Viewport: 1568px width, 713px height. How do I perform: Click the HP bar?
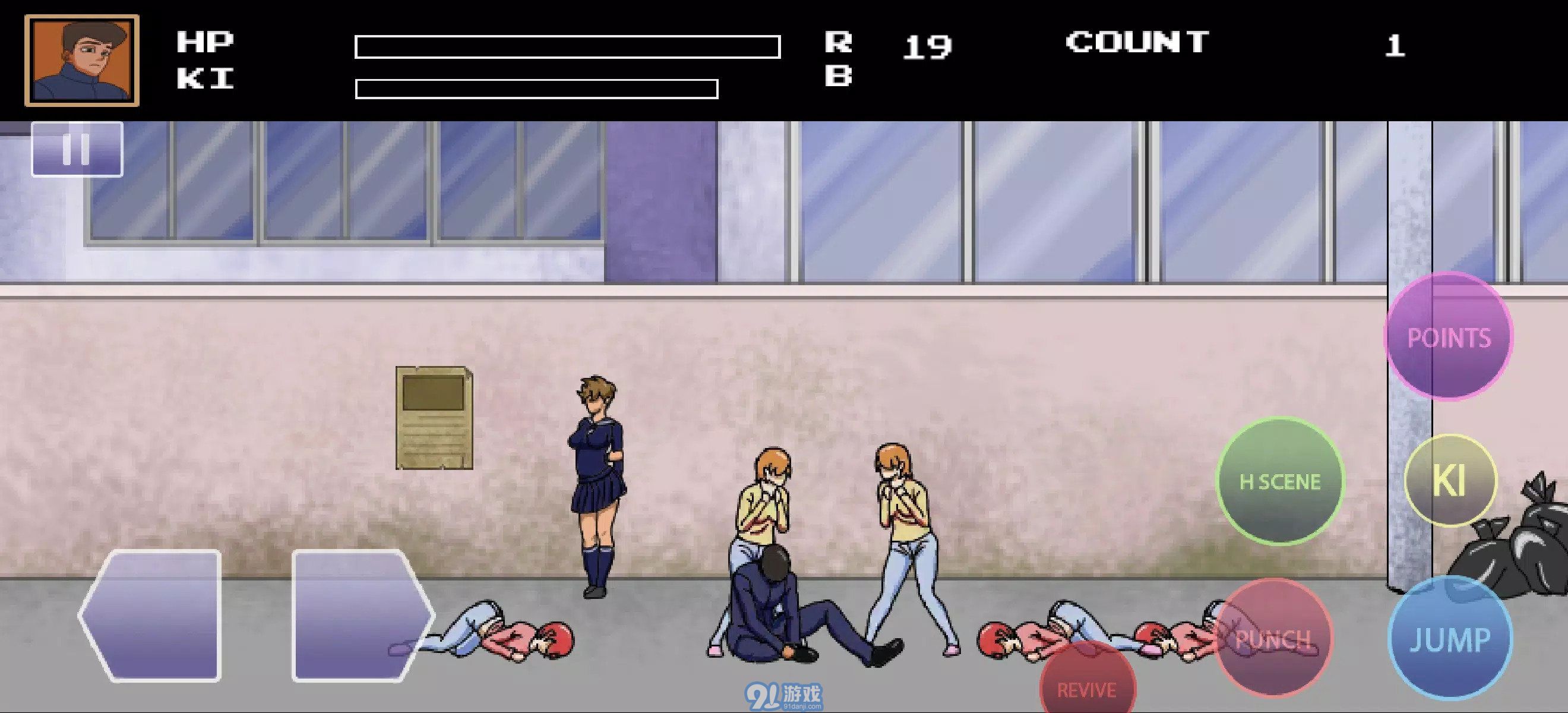pos(568,46)
